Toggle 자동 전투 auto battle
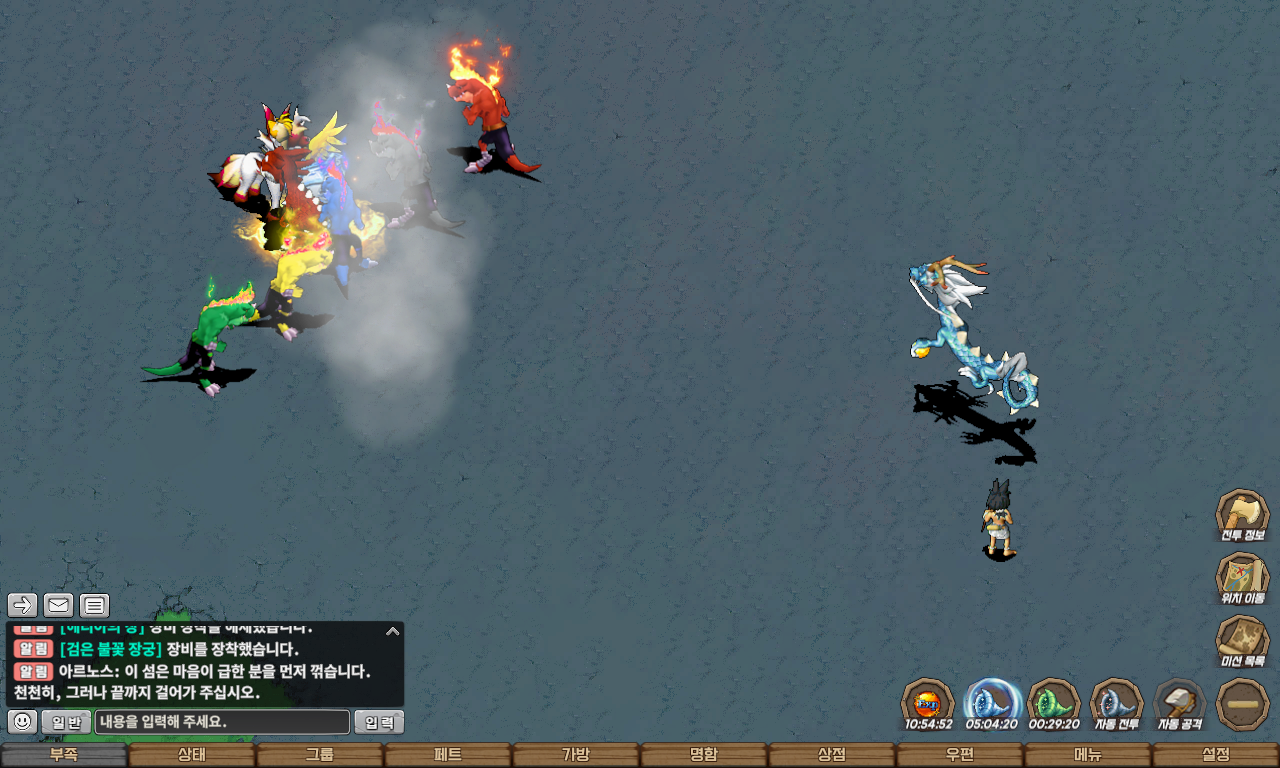 [x=1116, y=702]
